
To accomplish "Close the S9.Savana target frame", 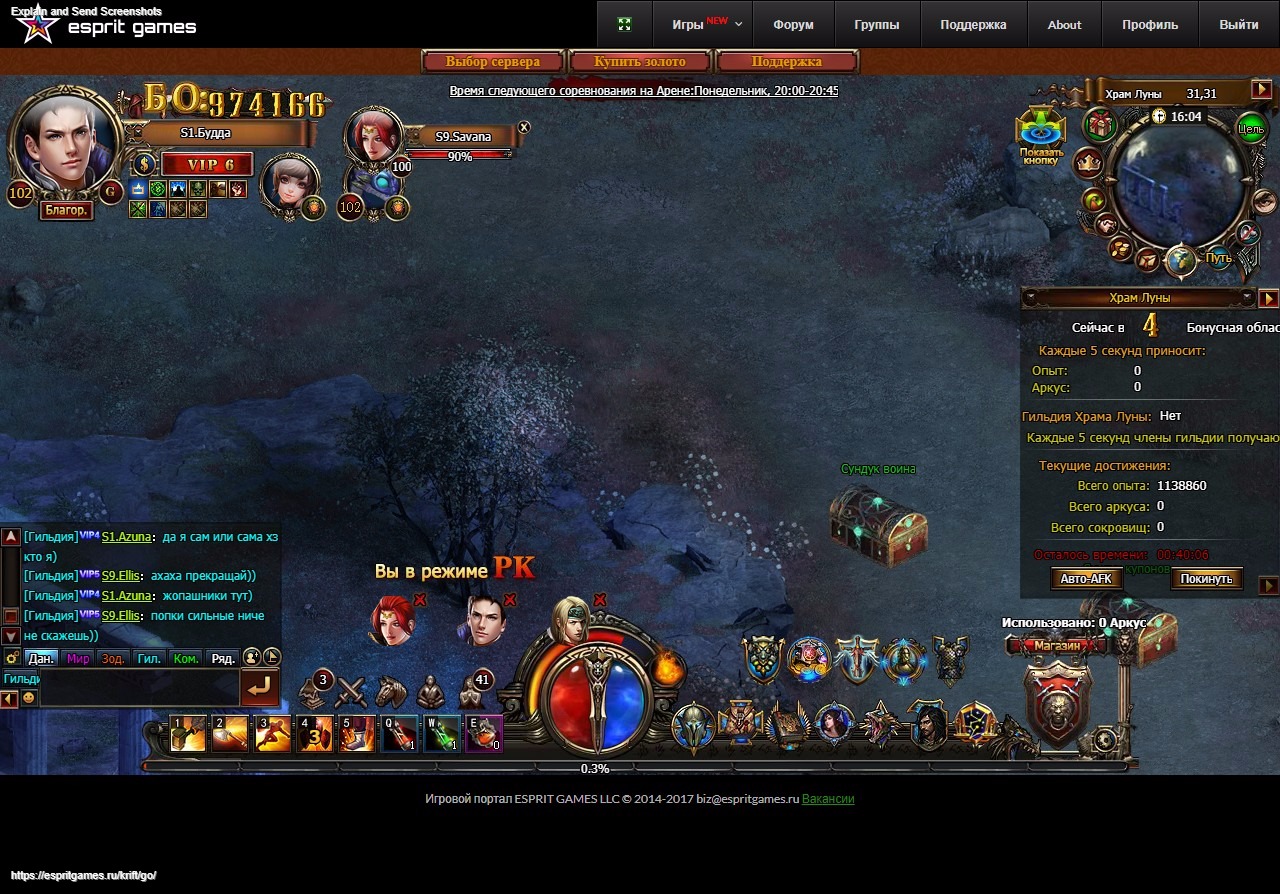I will pyautogui.click(x=524, y=128).
